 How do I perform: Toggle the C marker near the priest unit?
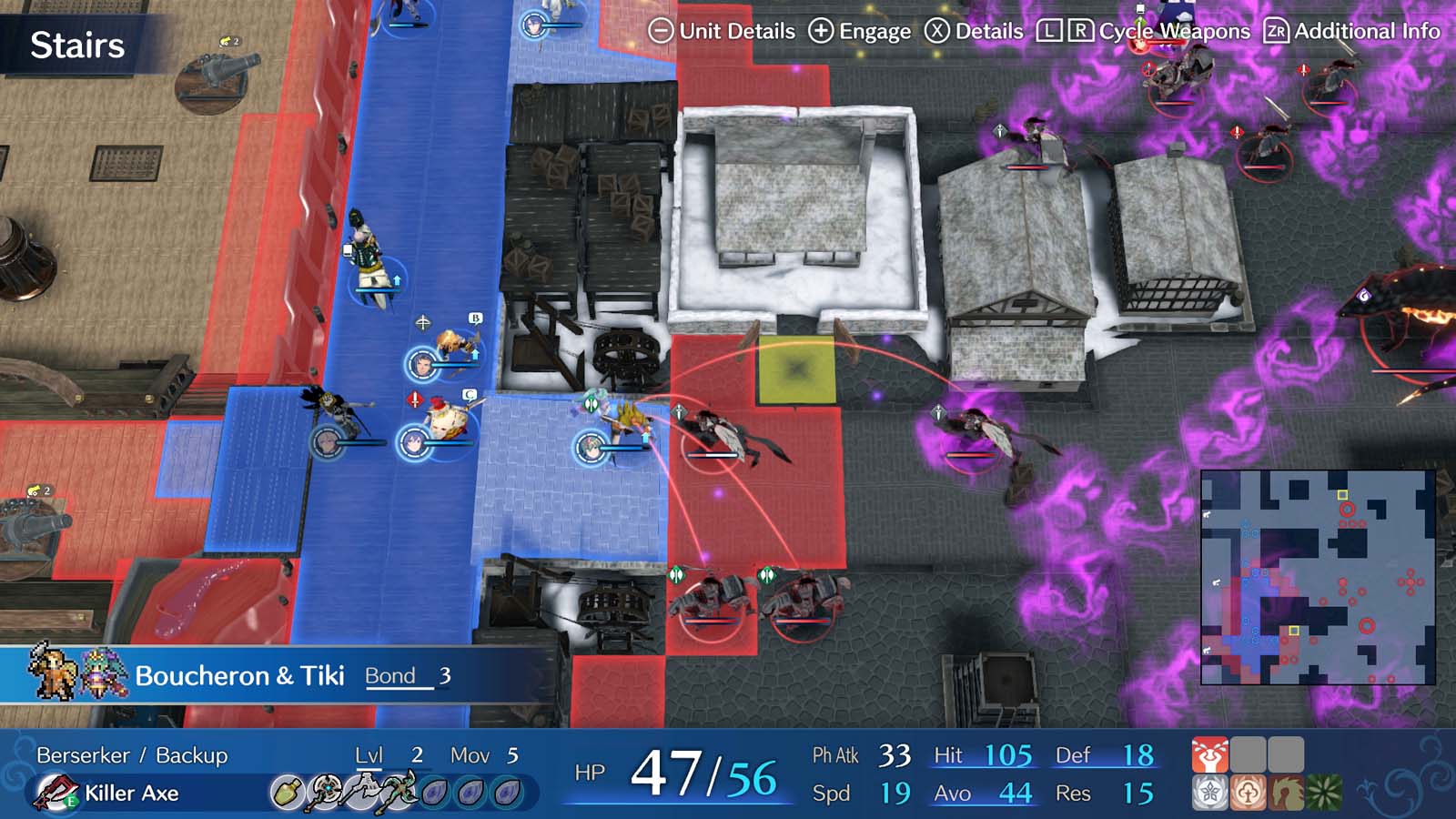click(x=469, y=395)
